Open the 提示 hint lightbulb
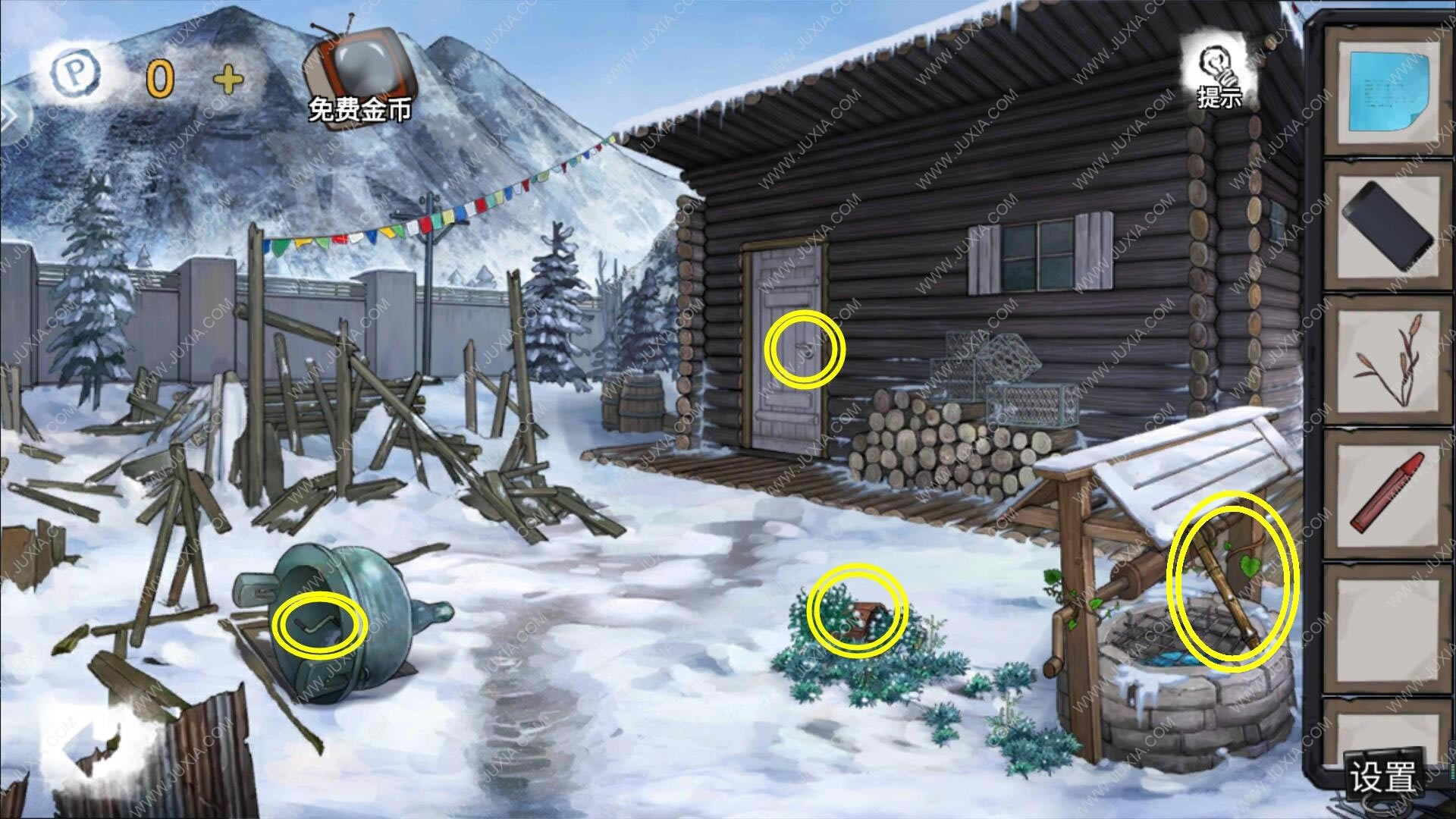Screen dimensions: 1456x819 click(1219, 76)
